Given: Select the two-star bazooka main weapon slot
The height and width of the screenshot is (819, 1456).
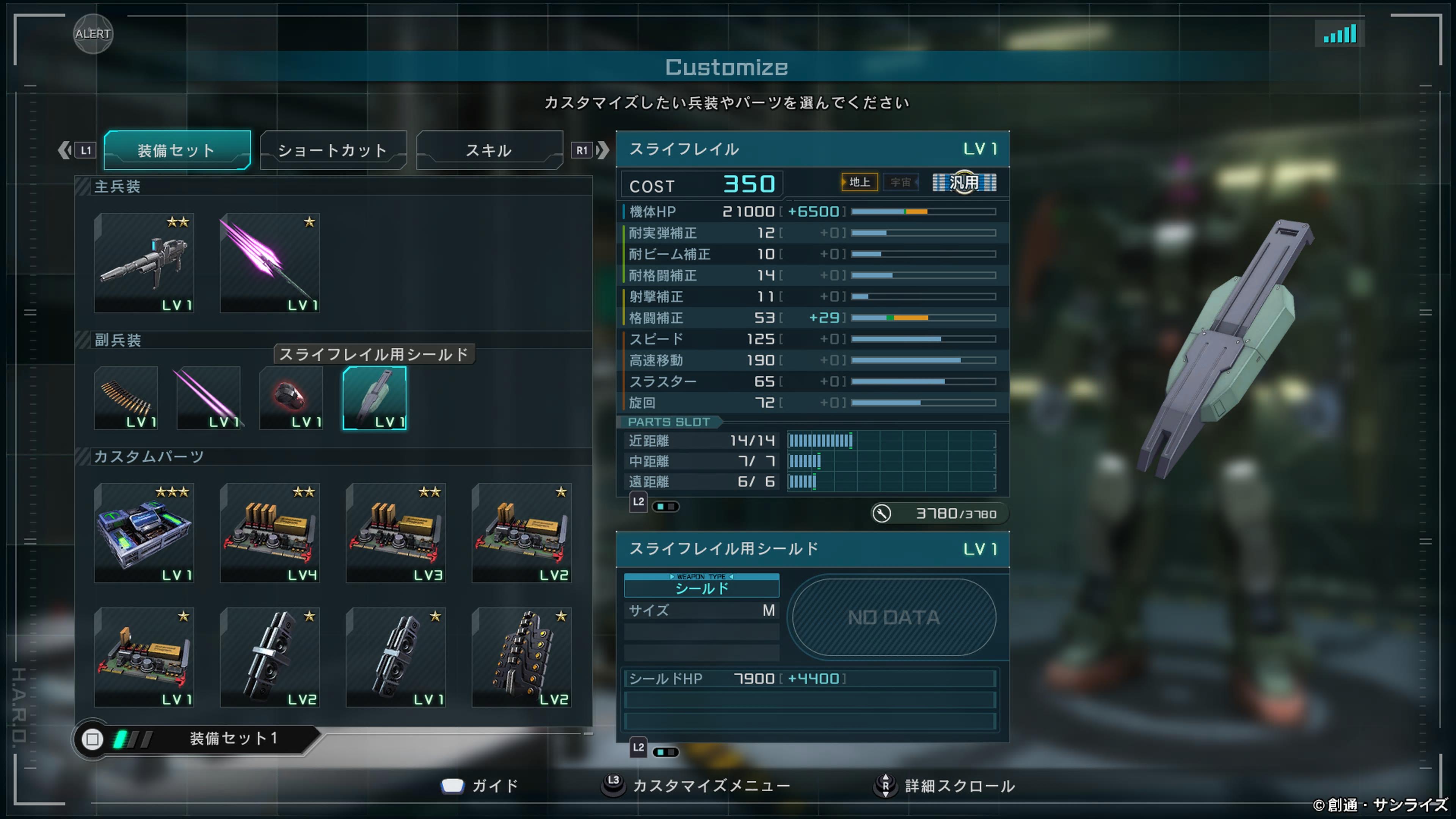Looking at the screenshot, I should pyautogui.click(x=144, y=263).
